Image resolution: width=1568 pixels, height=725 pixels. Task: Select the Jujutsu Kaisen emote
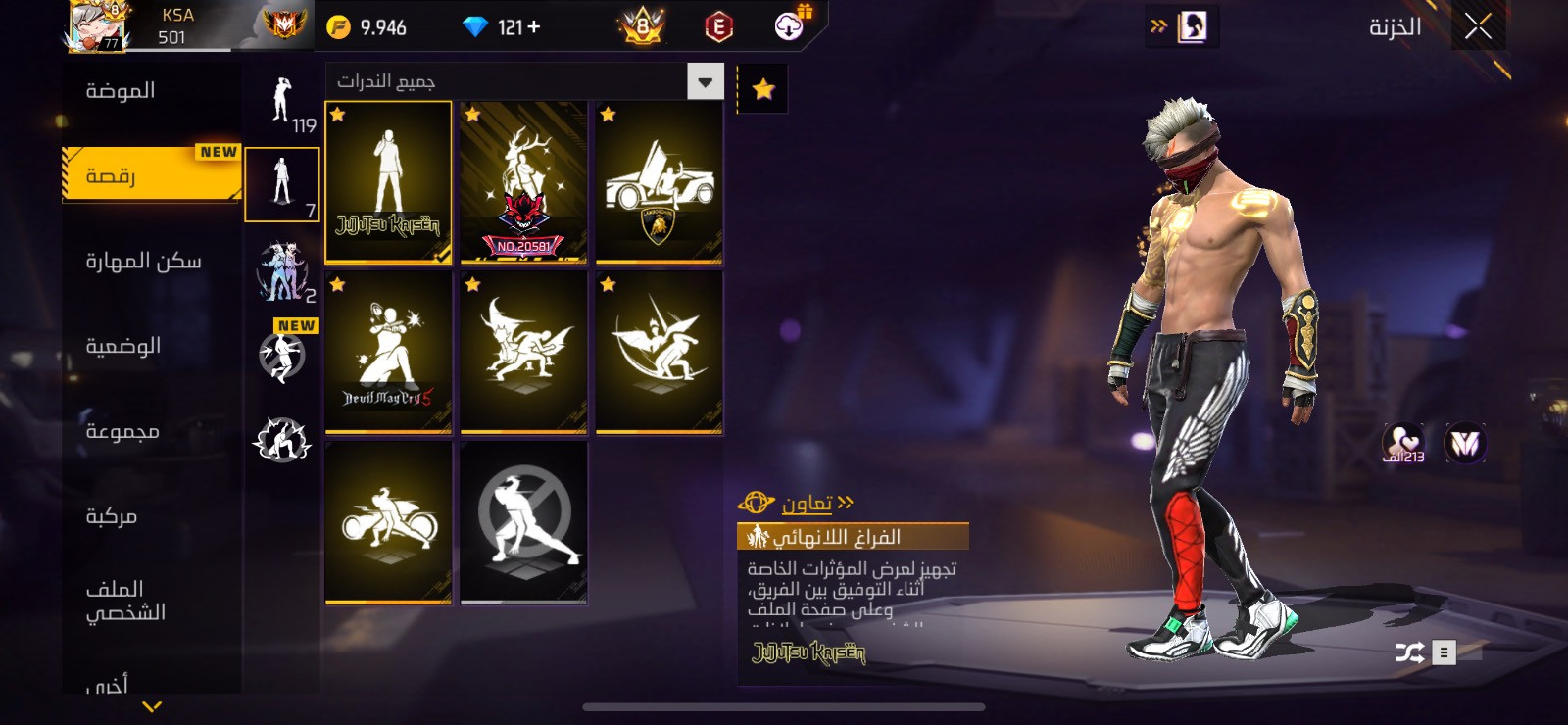click(388, 183)
